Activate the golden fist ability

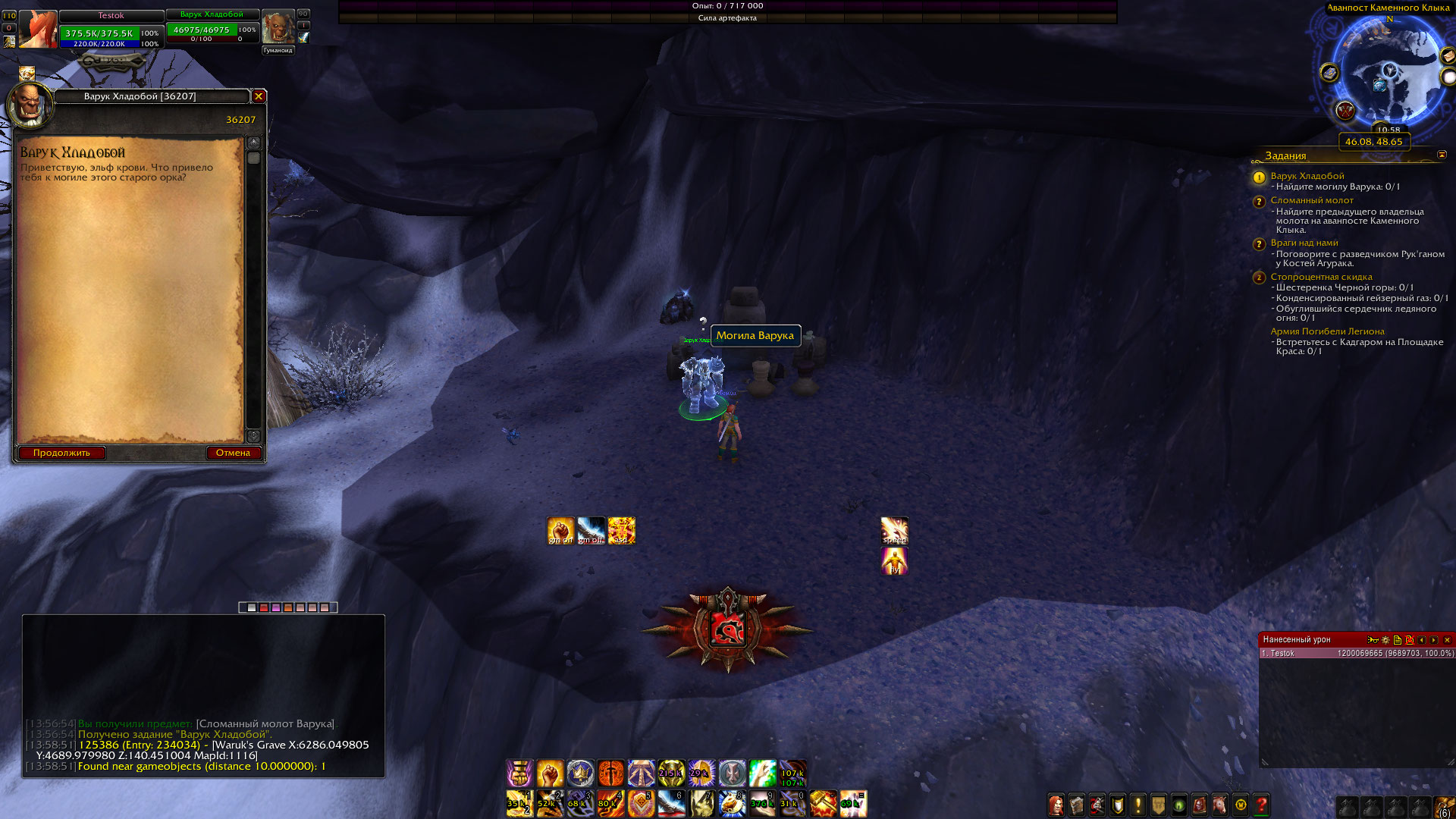[551, 773]
